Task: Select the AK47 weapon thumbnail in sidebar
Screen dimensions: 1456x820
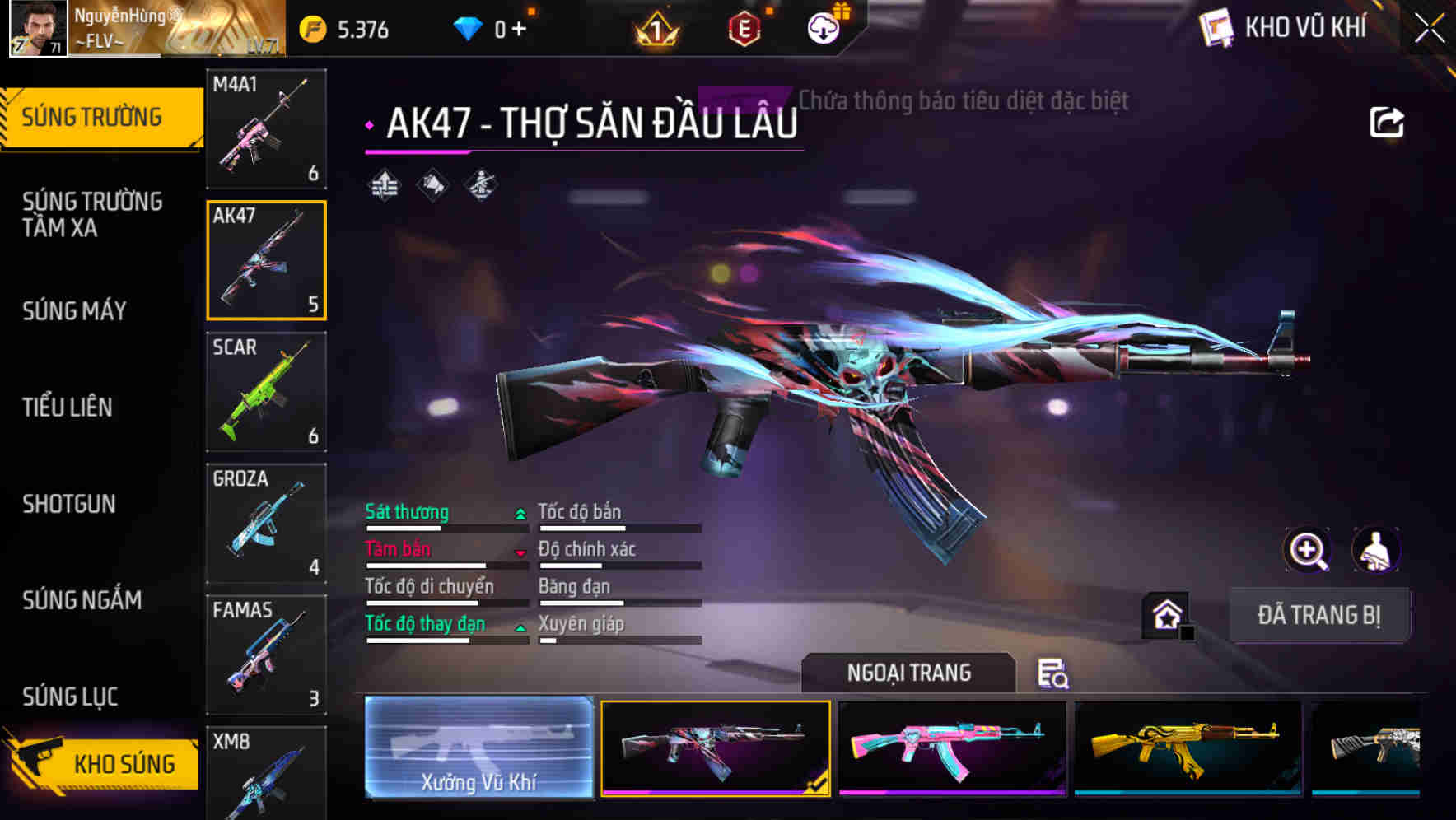Action: tap(265, 259)
